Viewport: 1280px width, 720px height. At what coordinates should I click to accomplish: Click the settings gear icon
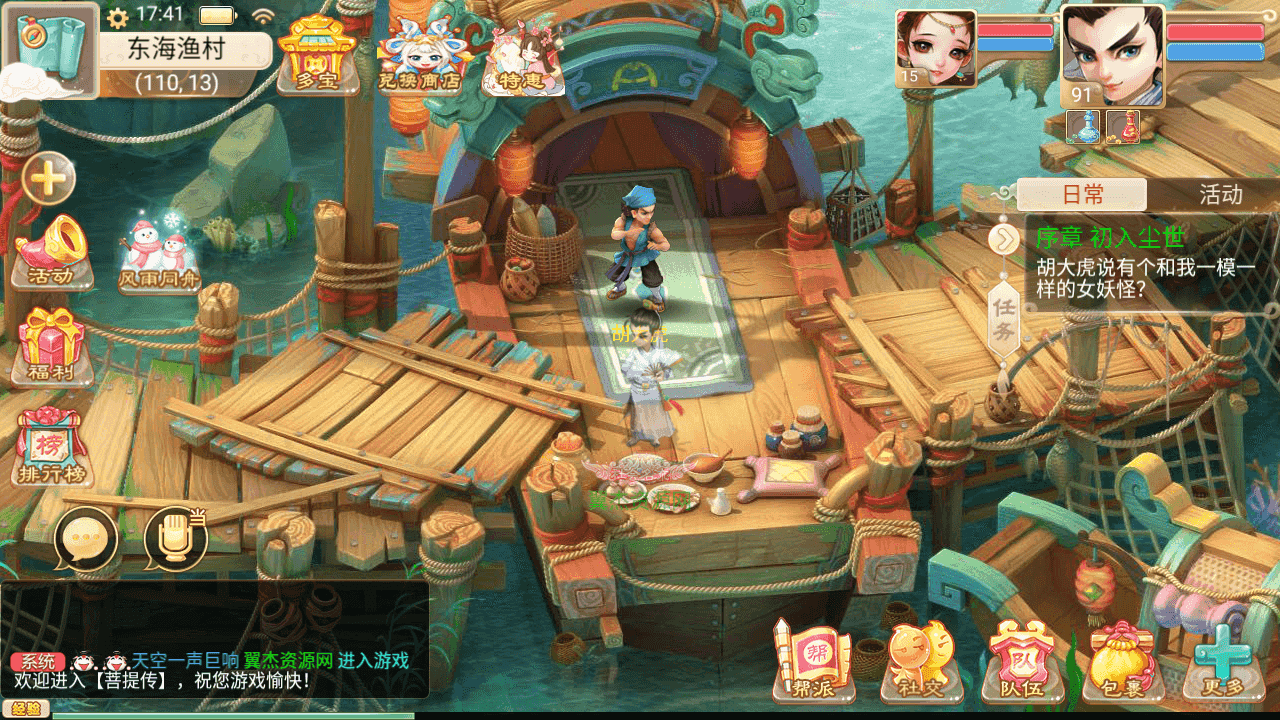pyautogui.click(x=118, y=17)
